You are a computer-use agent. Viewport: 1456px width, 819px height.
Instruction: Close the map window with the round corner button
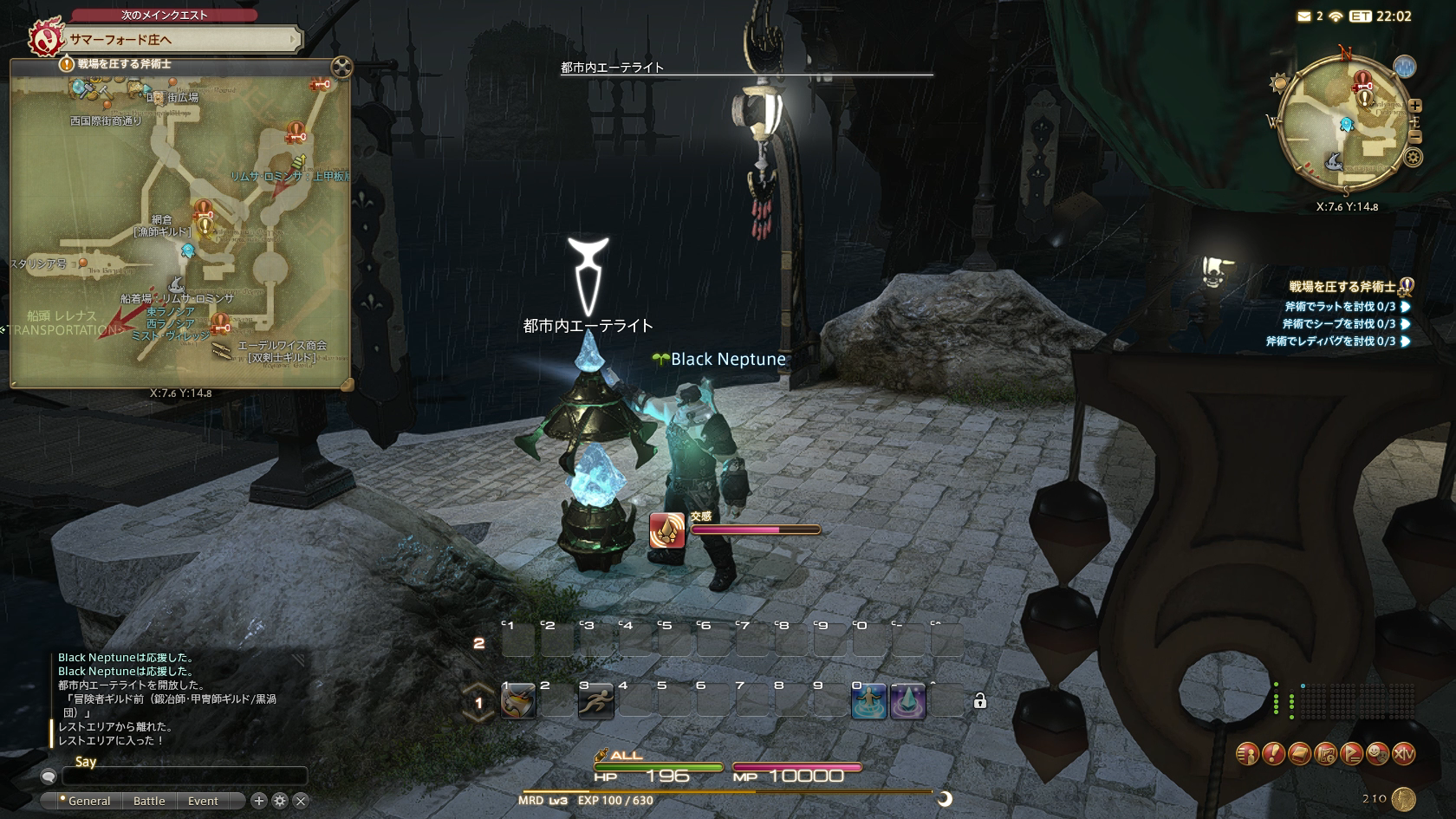click(x=342, y=67)
